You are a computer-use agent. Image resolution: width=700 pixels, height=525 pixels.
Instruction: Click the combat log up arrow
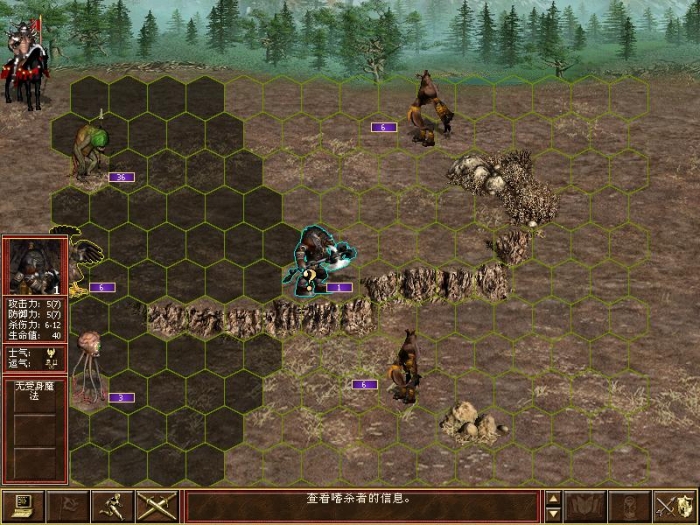click(553, 498)
